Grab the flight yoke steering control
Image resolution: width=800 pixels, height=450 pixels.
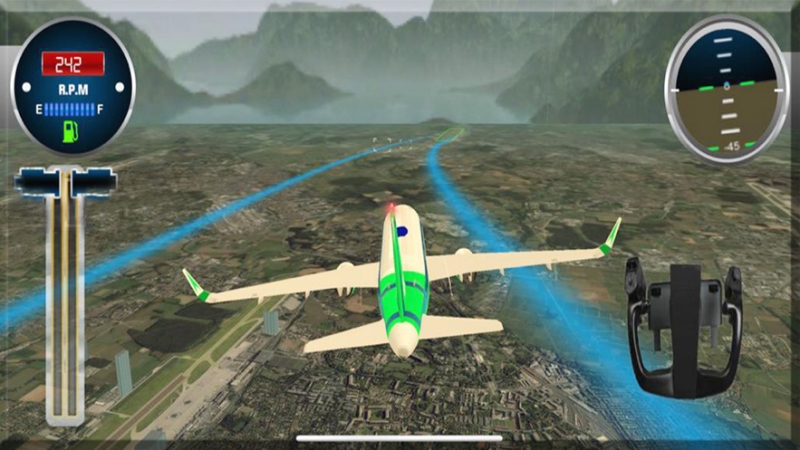[683, 325]
